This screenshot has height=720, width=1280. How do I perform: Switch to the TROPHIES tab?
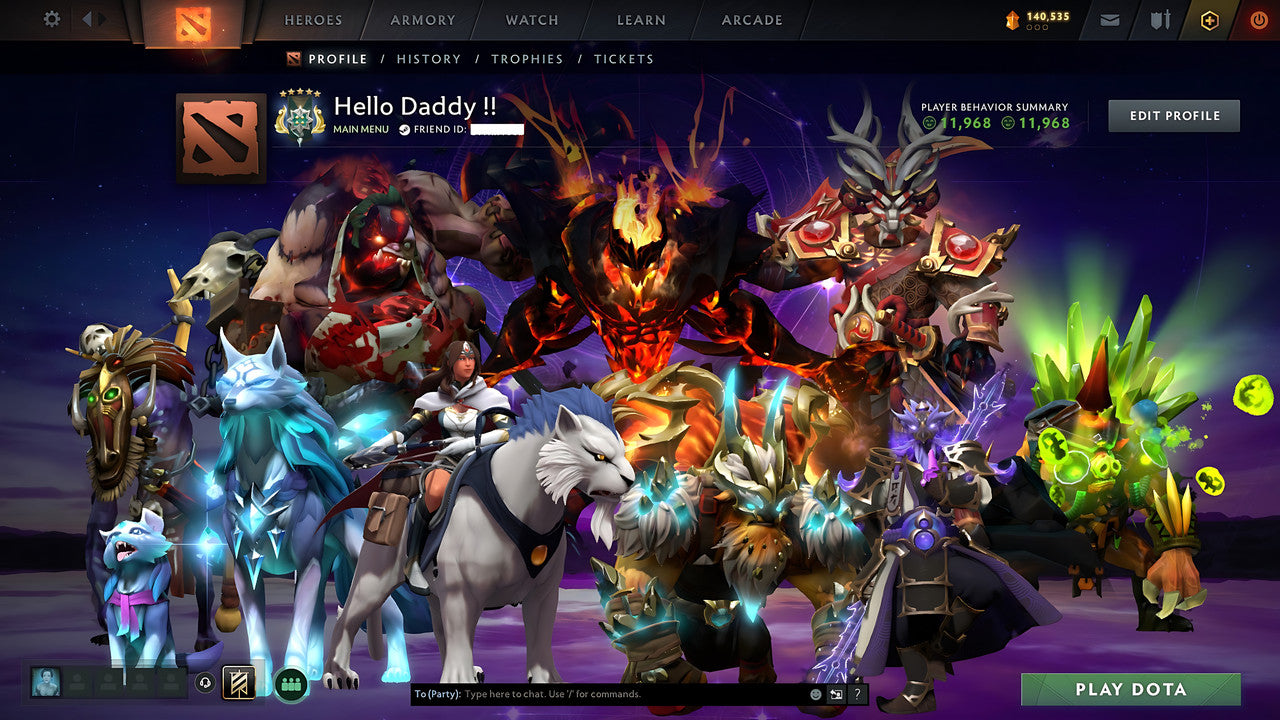click(x=528, y=59)
